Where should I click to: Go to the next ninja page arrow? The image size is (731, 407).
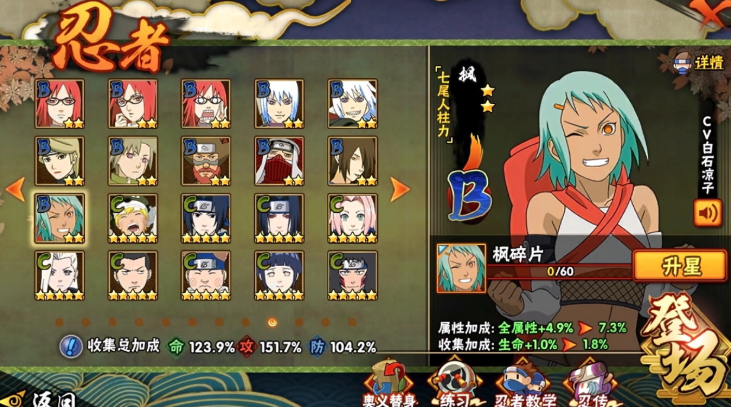click(x=399, y=188)
